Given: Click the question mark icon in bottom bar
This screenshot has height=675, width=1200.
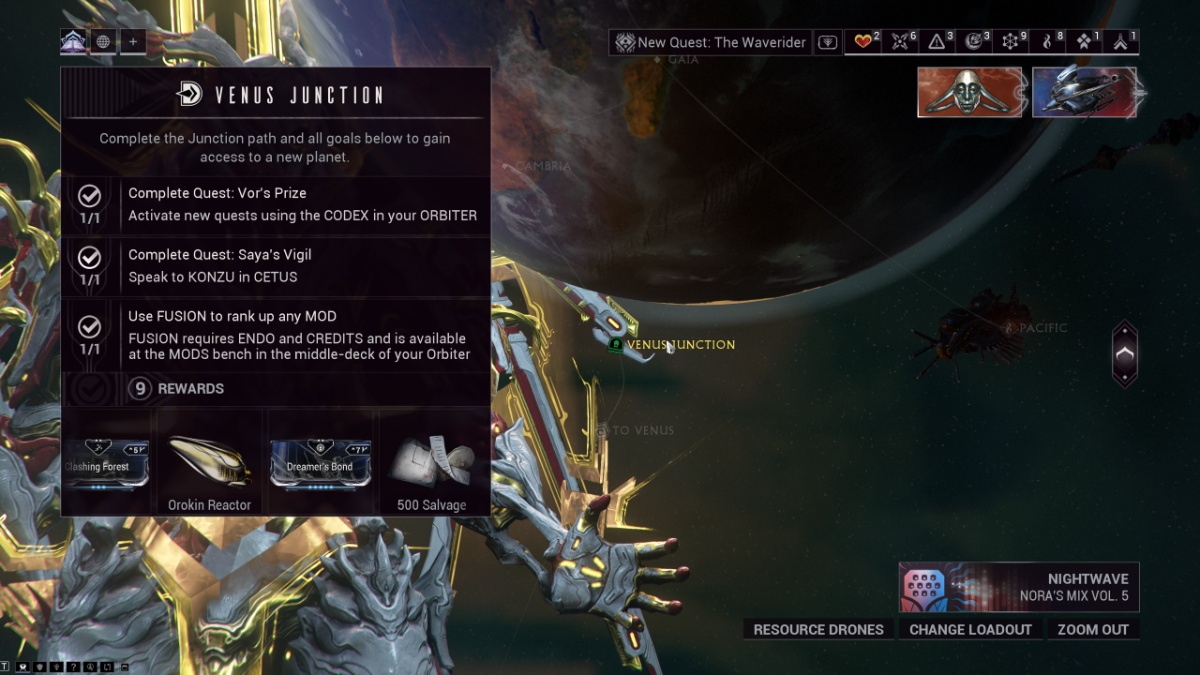Looking at the screenshot, I should pos(73,666).
